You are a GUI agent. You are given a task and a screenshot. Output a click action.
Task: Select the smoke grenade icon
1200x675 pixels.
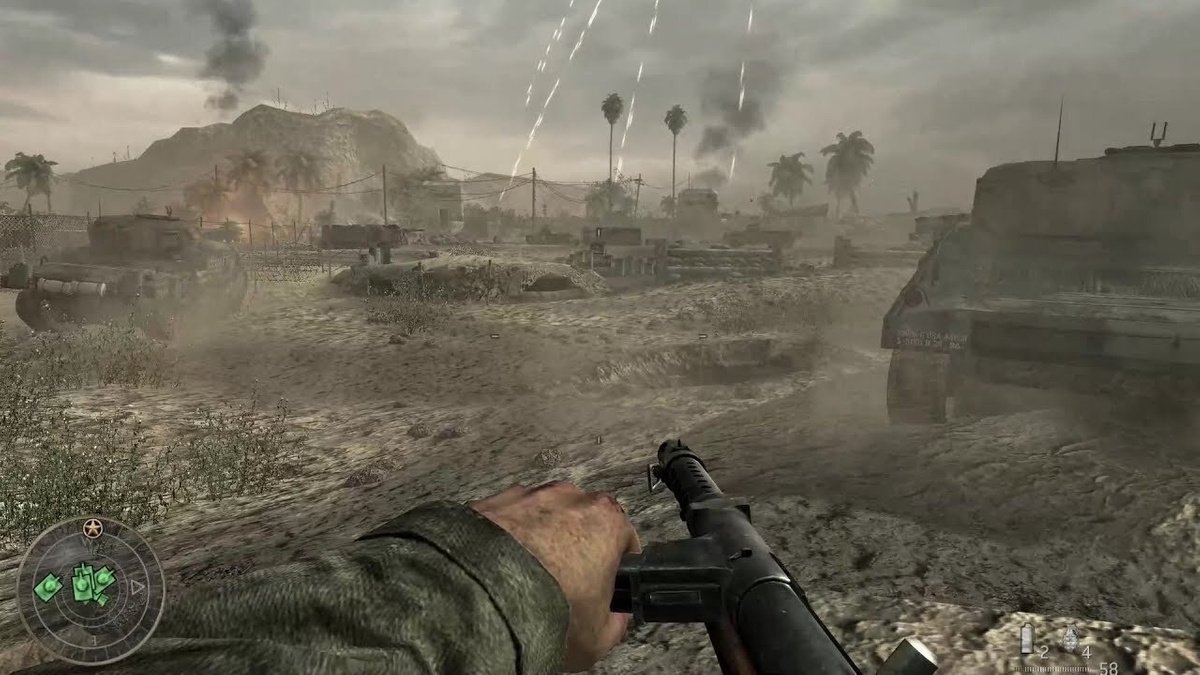pos(1026,638)
